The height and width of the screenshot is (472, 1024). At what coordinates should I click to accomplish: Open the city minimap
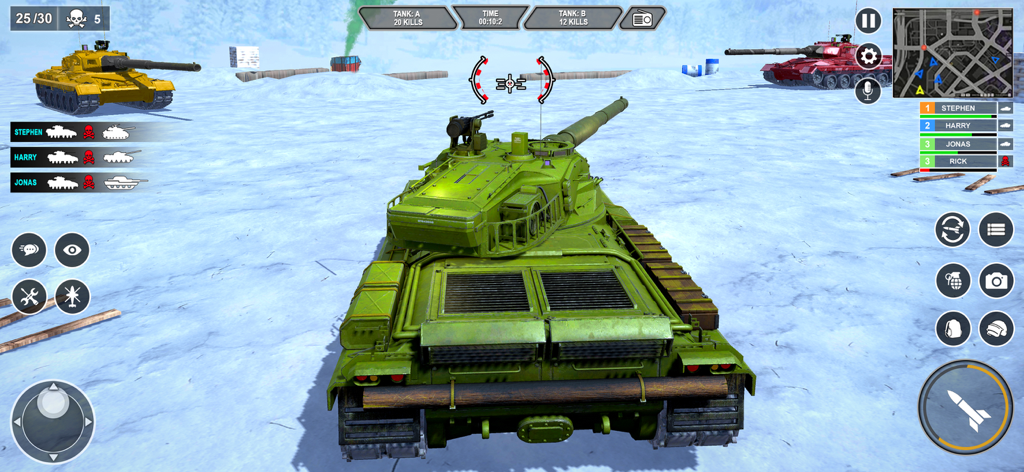(x=952, y=53)
